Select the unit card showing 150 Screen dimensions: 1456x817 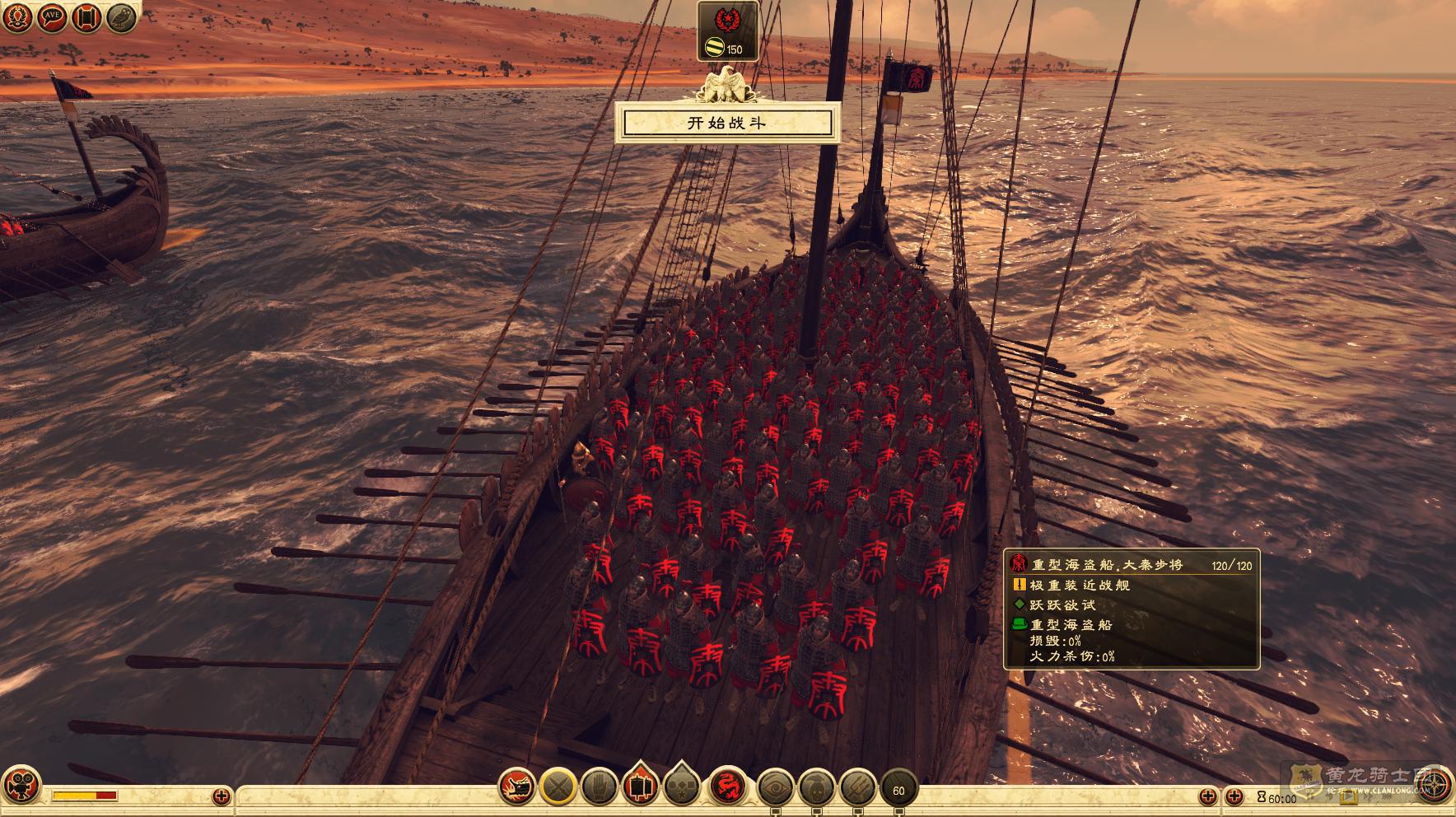click(x=727, y=31)
